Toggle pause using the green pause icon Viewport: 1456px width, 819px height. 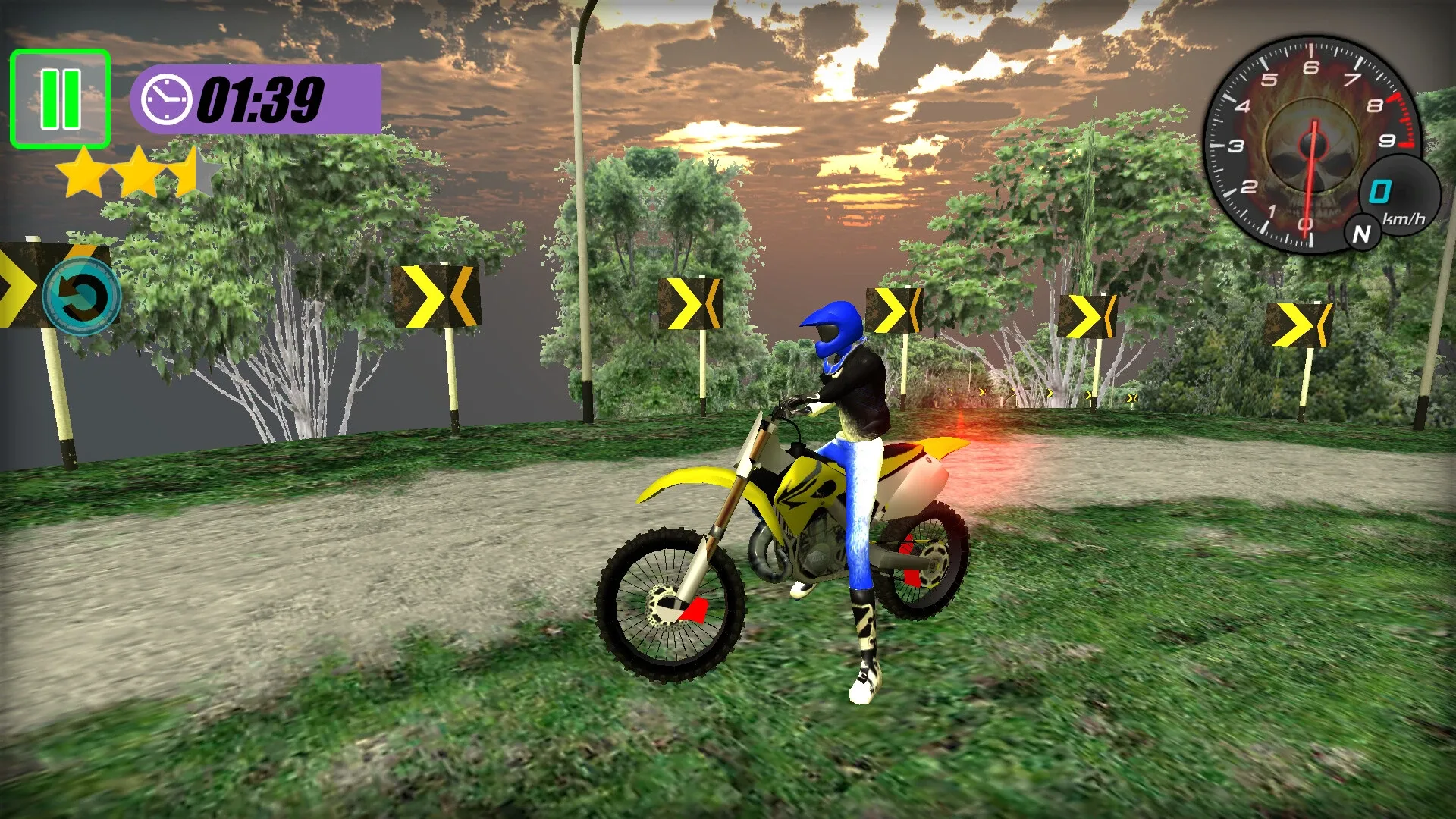pos(60,96)
